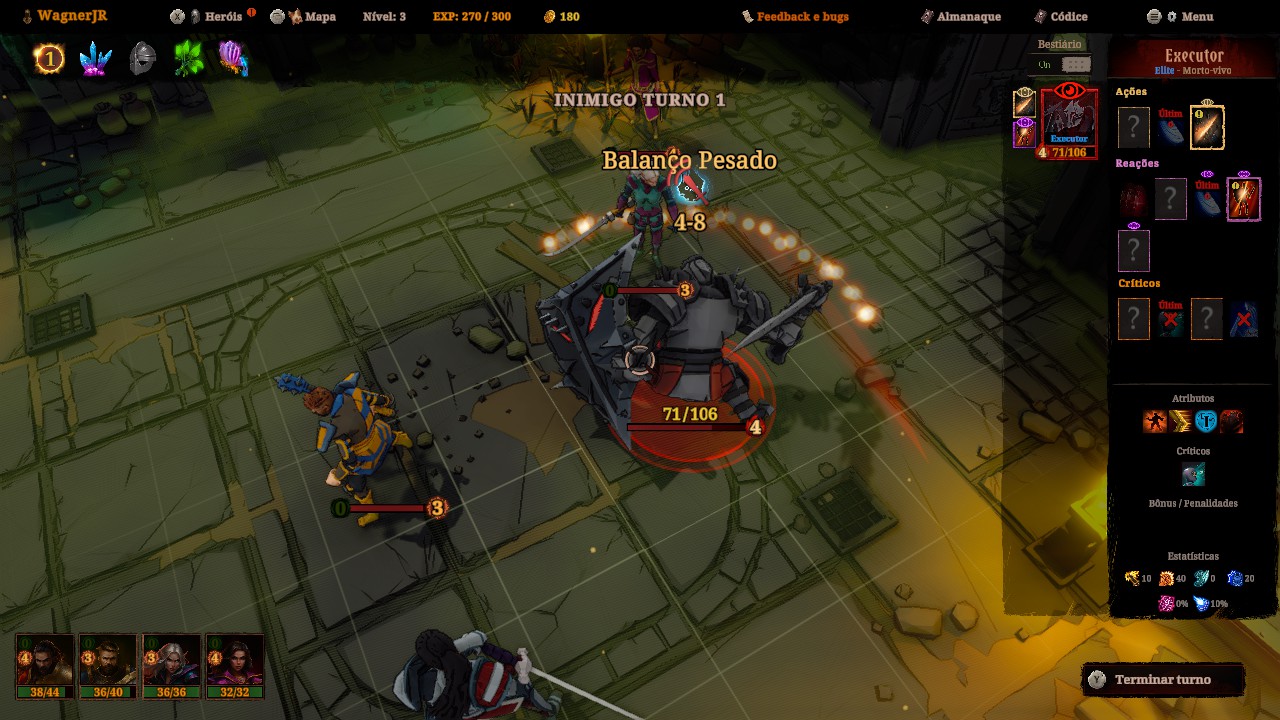This screenshot has width=1280, height=720.
Task: Choose the silver-haired hero portrait
Action: pos(172,665)
